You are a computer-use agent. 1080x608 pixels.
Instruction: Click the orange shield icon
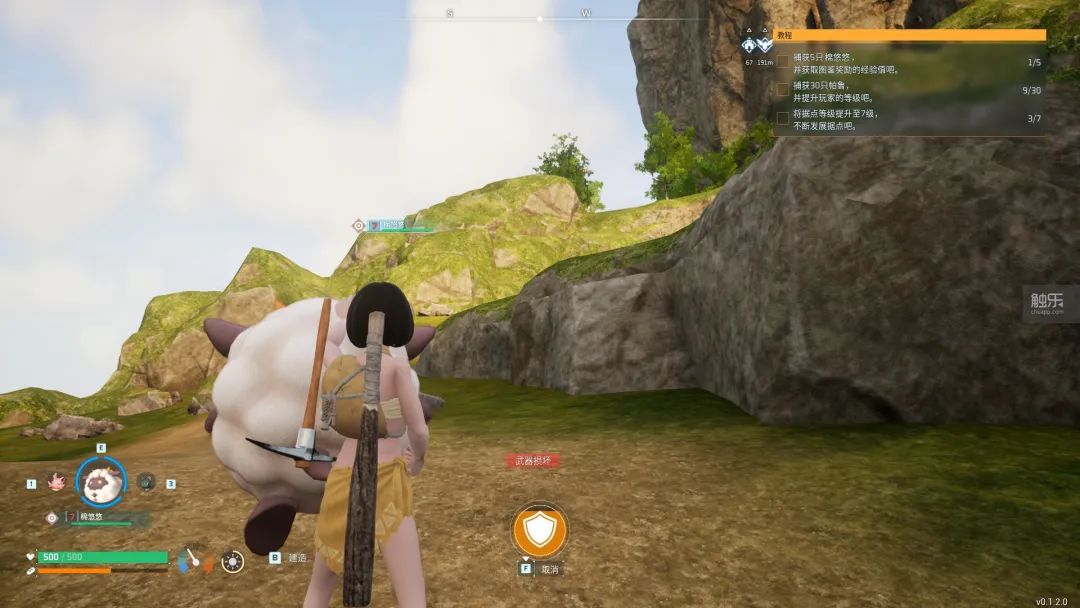540,531
